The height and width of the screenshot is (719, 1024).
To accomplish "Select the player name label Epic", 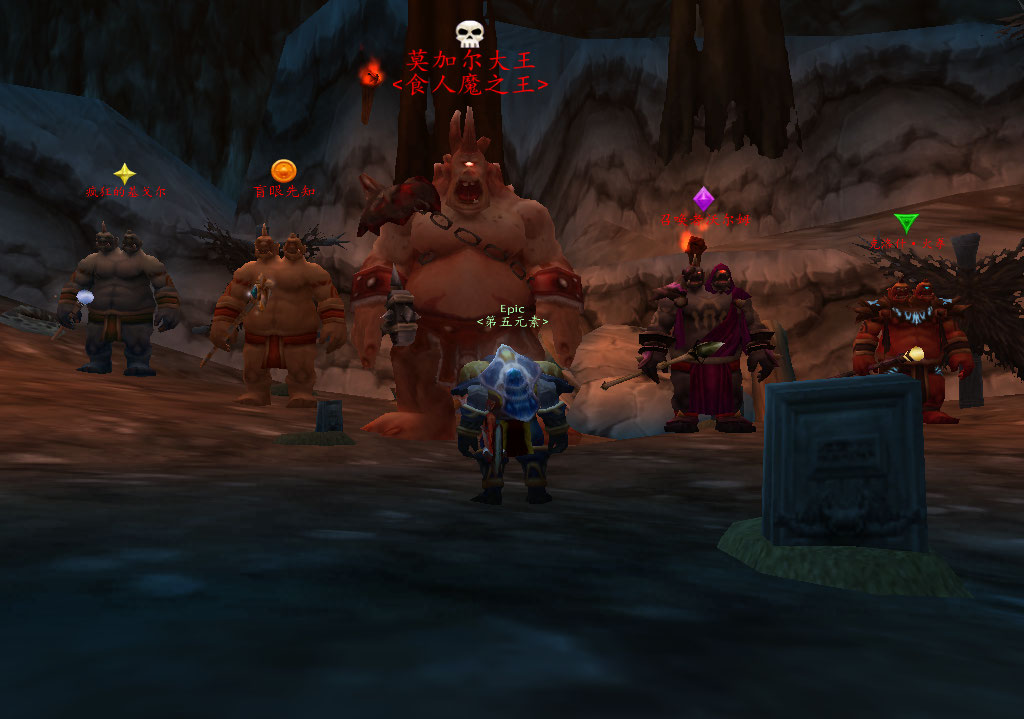I will [512, 309].
